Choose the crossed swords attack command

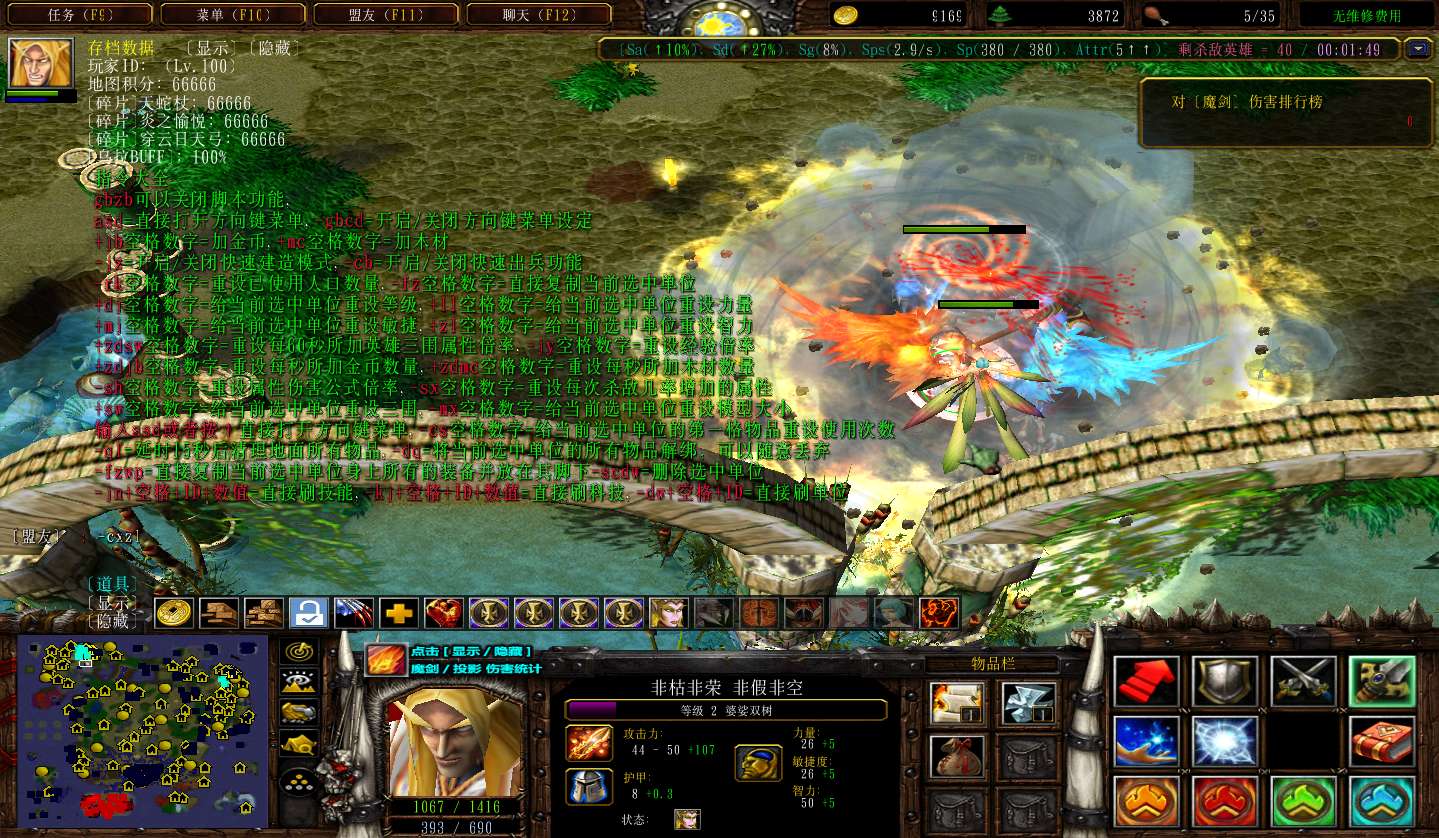pos(1303,682)
